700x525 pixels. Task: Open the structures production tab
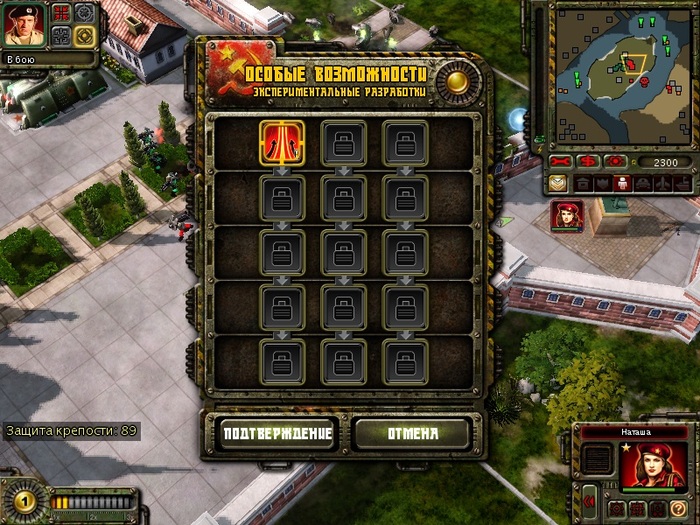tap(582, 184)
